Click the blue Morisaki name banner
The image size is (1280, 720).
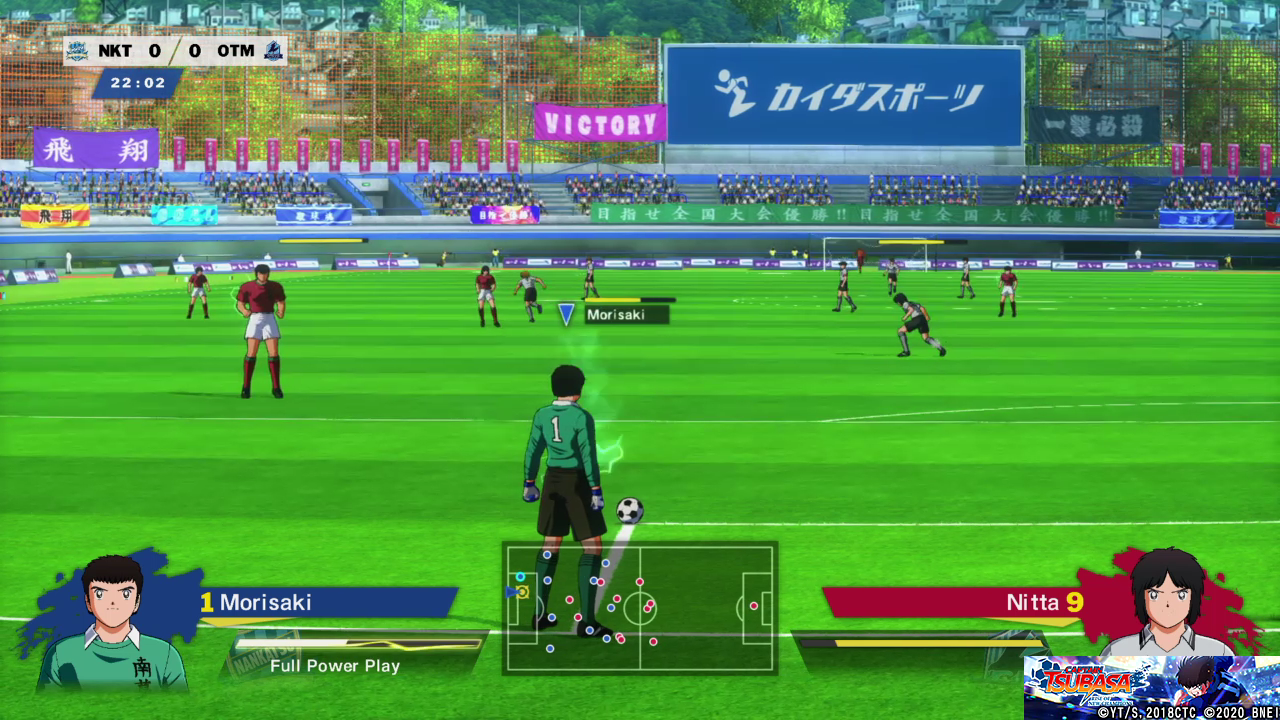click(328, 602)
